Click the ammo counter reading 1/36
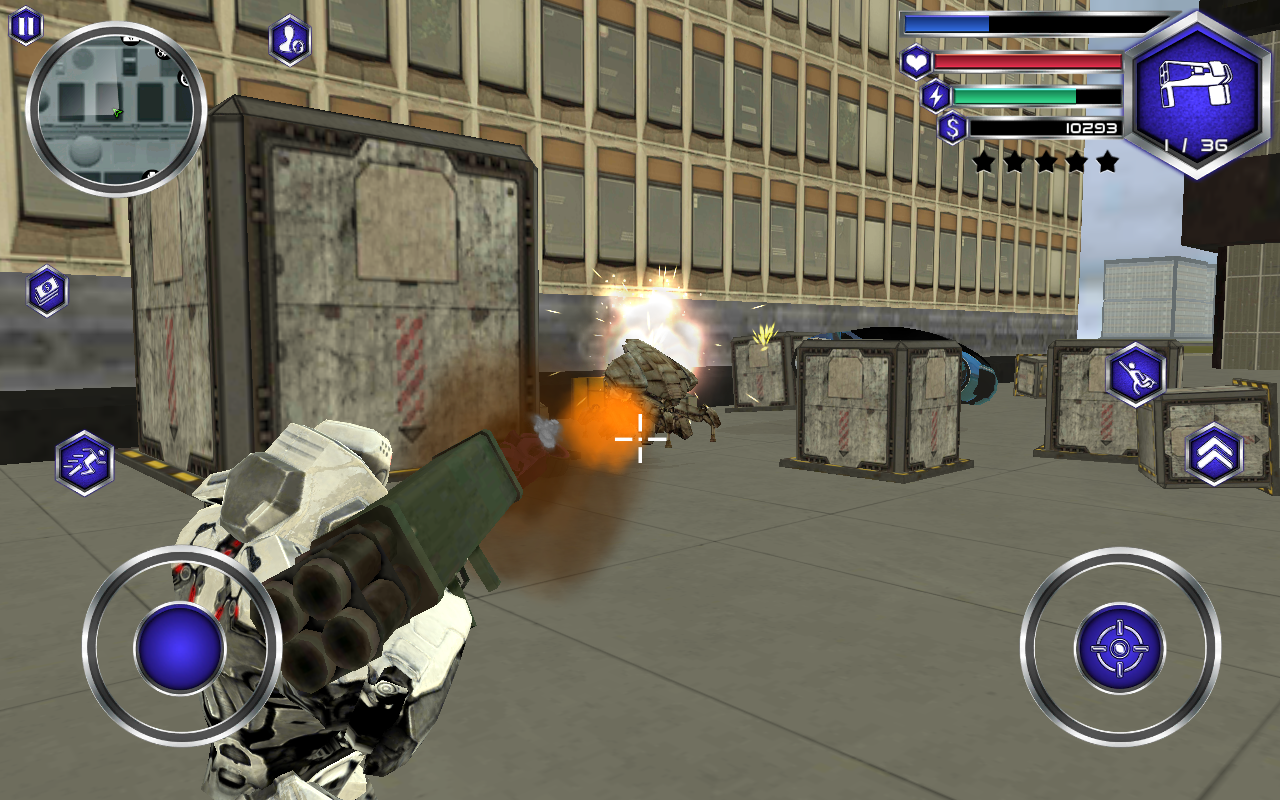The image size is (1280, 800). pyautogui.click(x=1197, y=145)
